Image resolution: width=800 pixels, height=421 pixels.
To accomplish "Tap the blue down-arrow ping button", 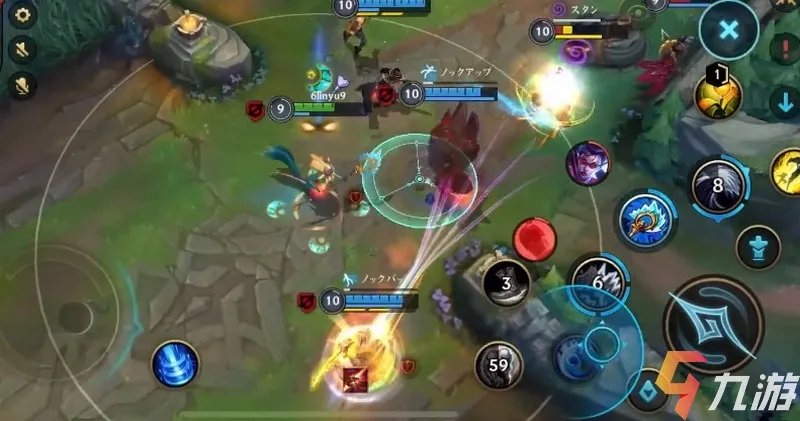I will pyautogui.click(x=786, y=102).
